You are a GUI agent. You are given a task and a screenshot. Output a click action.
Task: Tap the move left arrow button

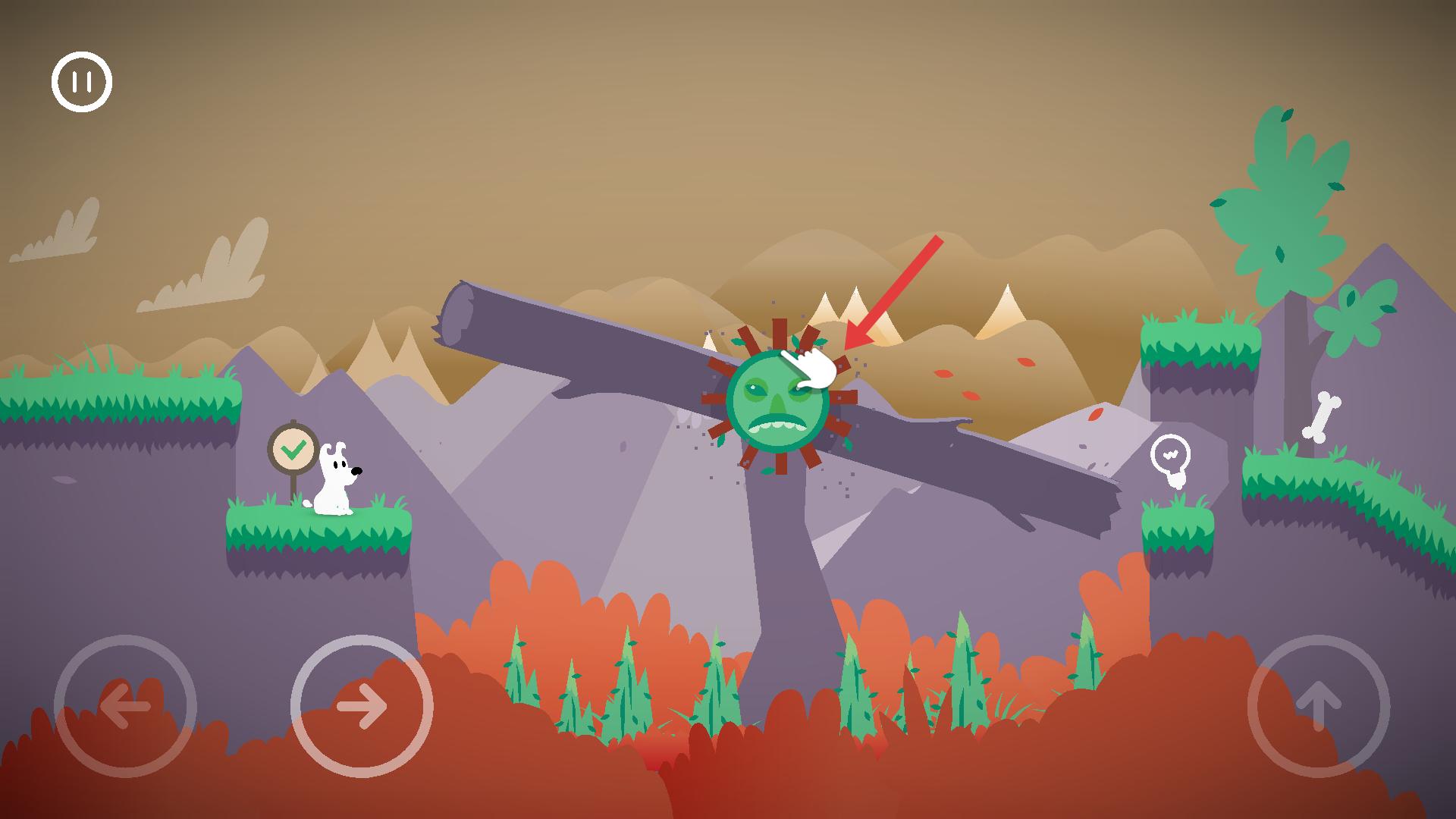coord(125,706)
